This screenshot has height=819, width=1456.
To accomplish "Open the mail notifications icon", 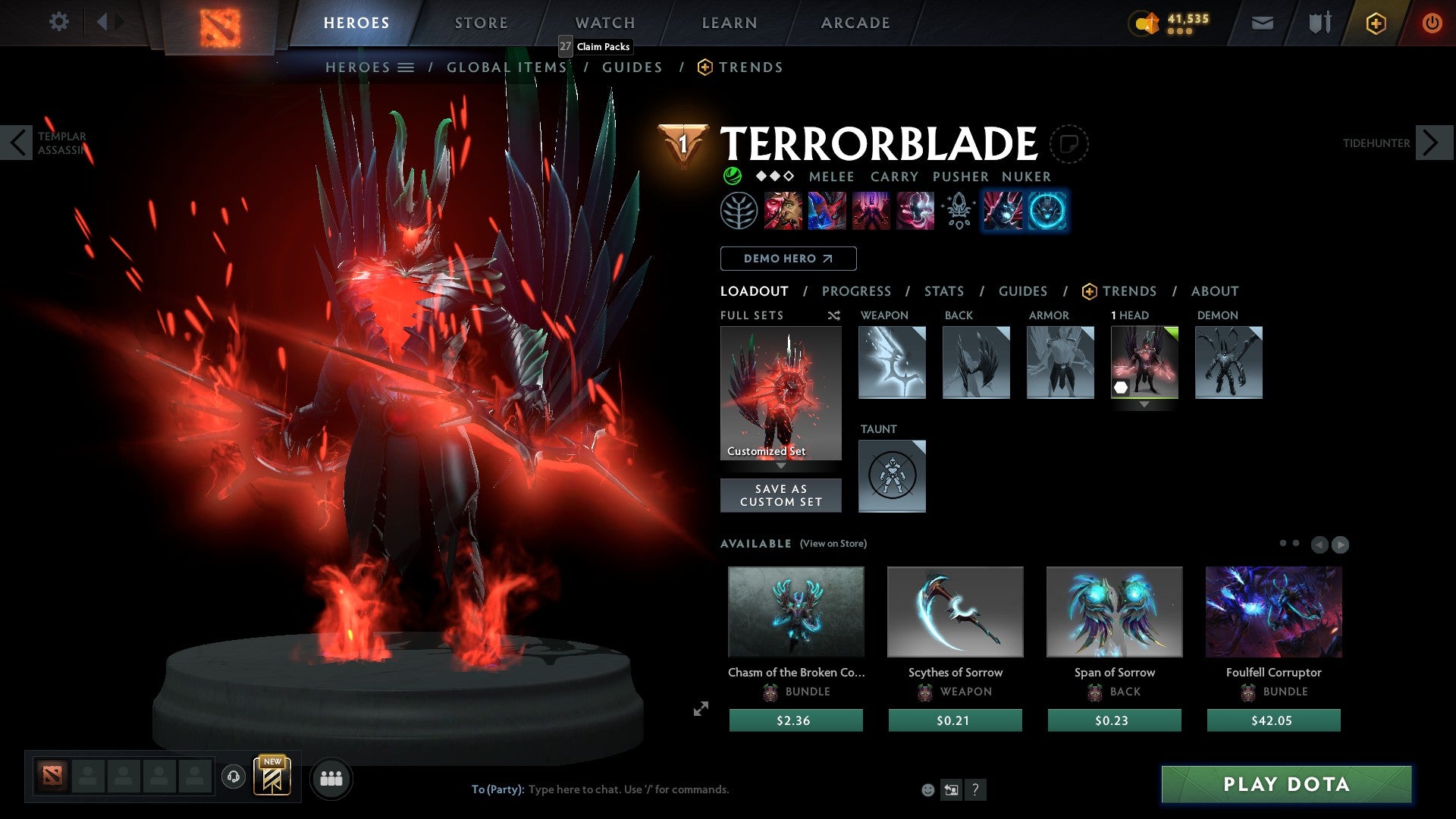I will click(x=1263, y=22).
